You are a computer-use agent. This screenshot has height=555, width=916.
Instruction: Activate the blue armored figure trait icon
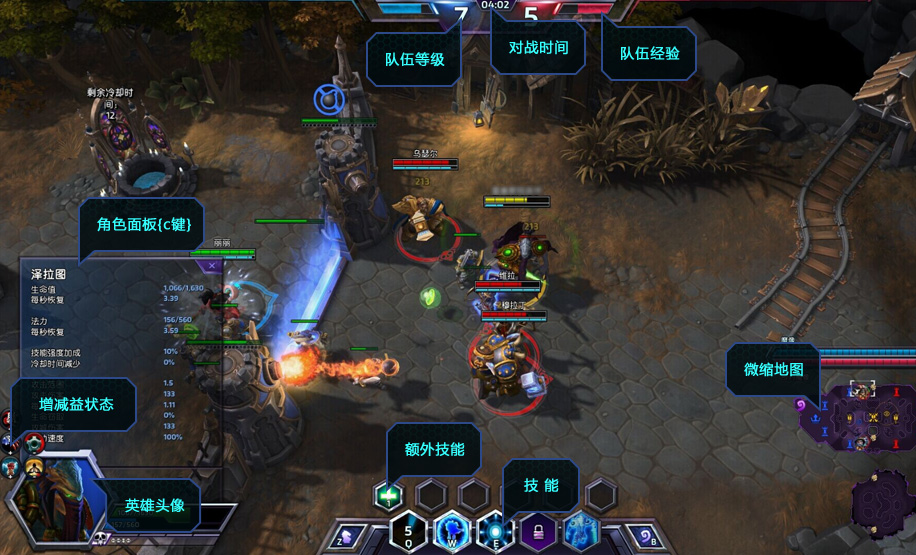[580, 532]
